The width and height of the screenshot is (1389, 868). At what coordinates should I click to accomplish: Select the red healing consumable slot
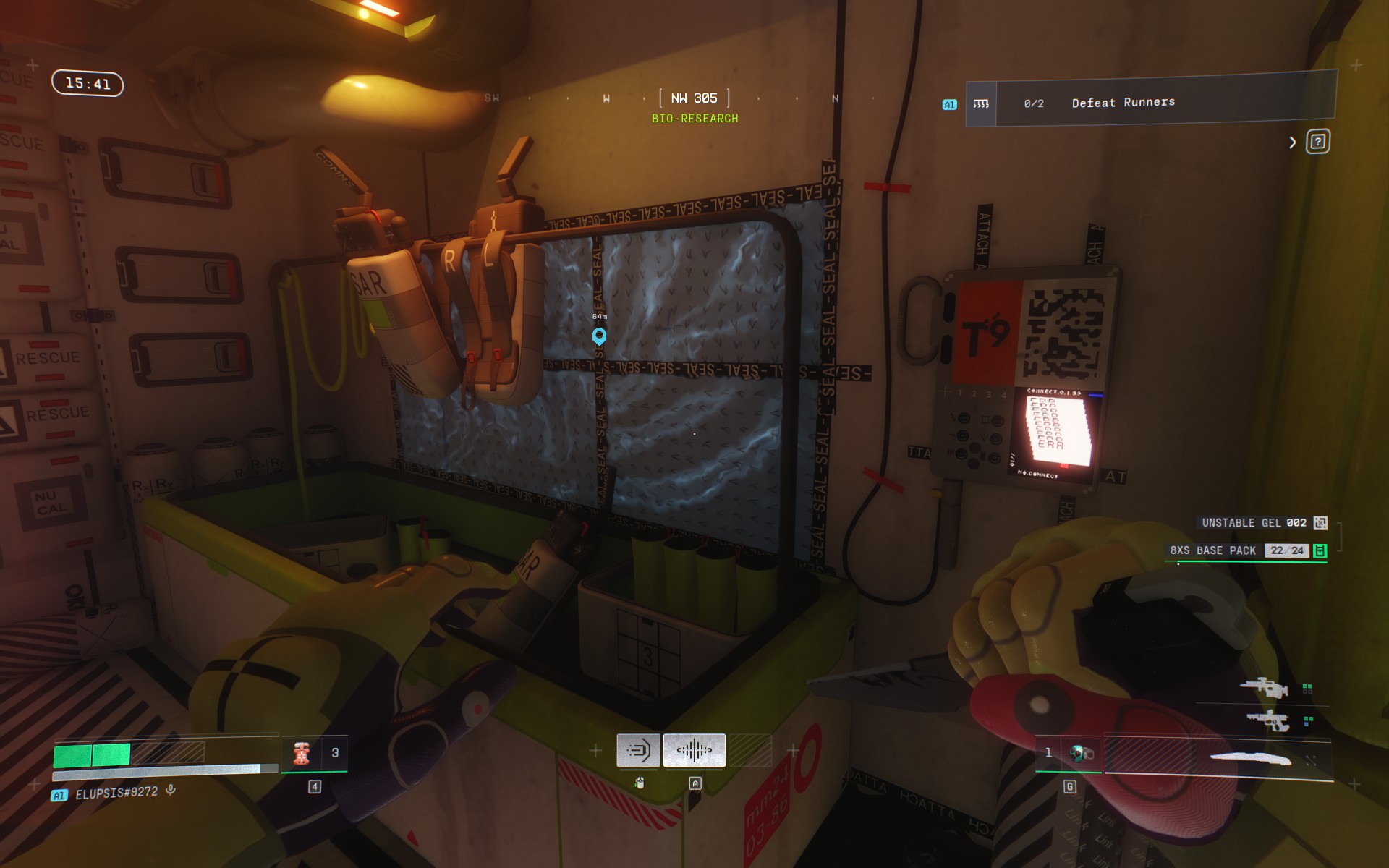(302, 753)
